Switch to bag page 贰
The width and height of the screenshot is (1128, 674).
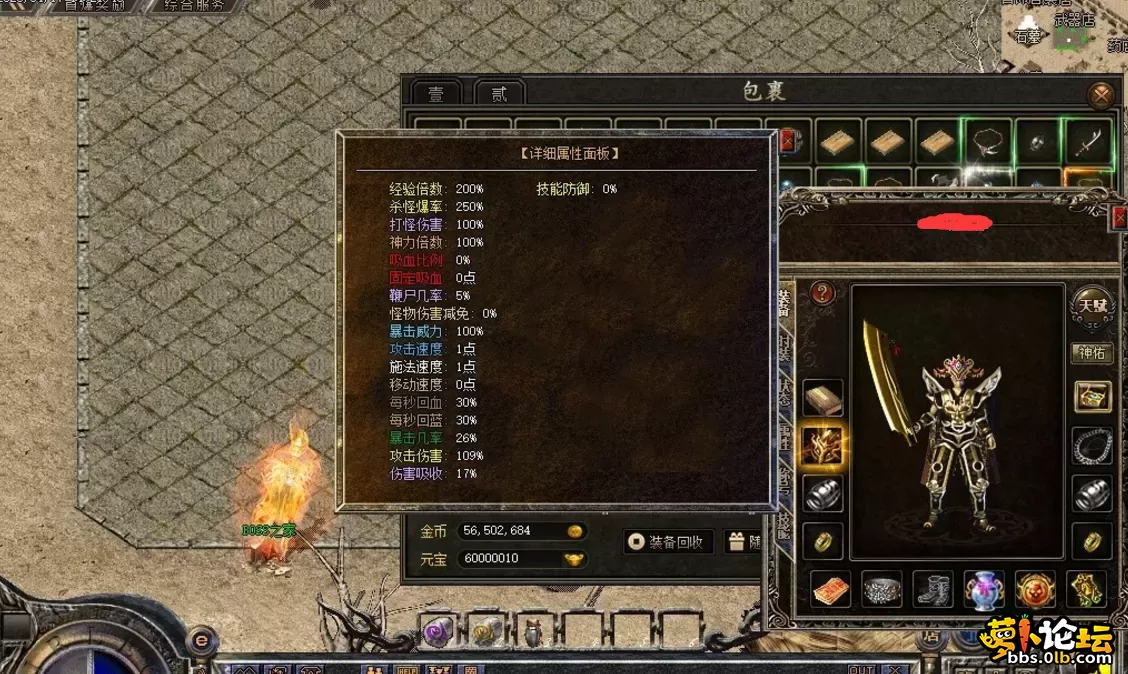coord(498,94)
